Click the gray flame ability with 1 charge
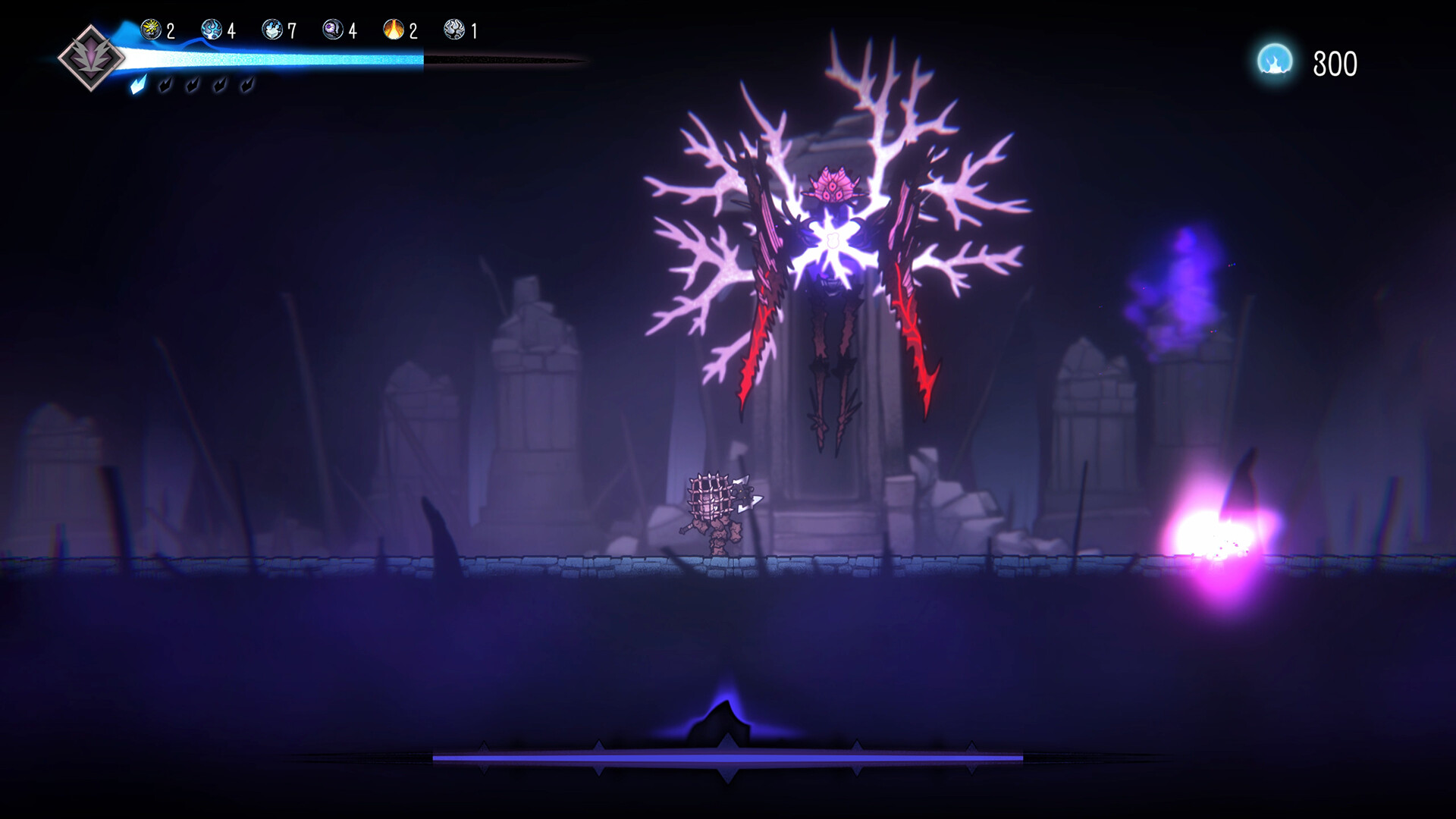1456x819 pixels. pos(455,30)
